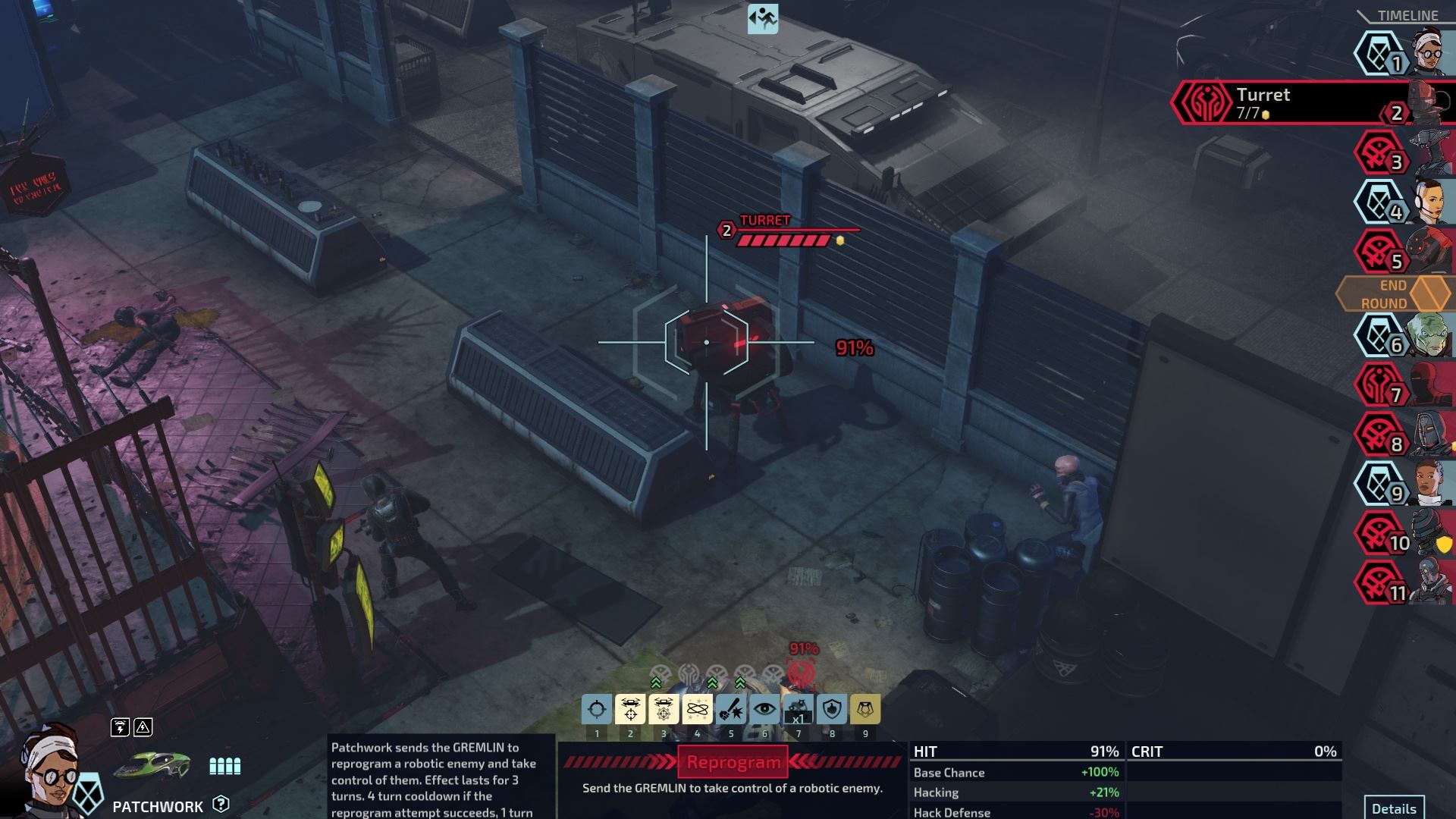The width and height of the screenshot is (1456, 819).
Task: Activate the GREMLIN Hack ability
Action: pyautogui.click(x=631, y=709)
